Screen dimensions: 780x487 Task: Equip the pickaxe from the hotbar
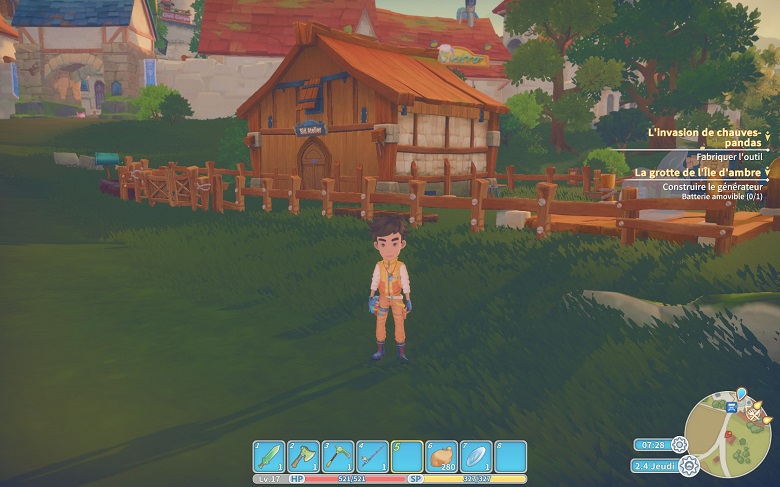(338, 456)
